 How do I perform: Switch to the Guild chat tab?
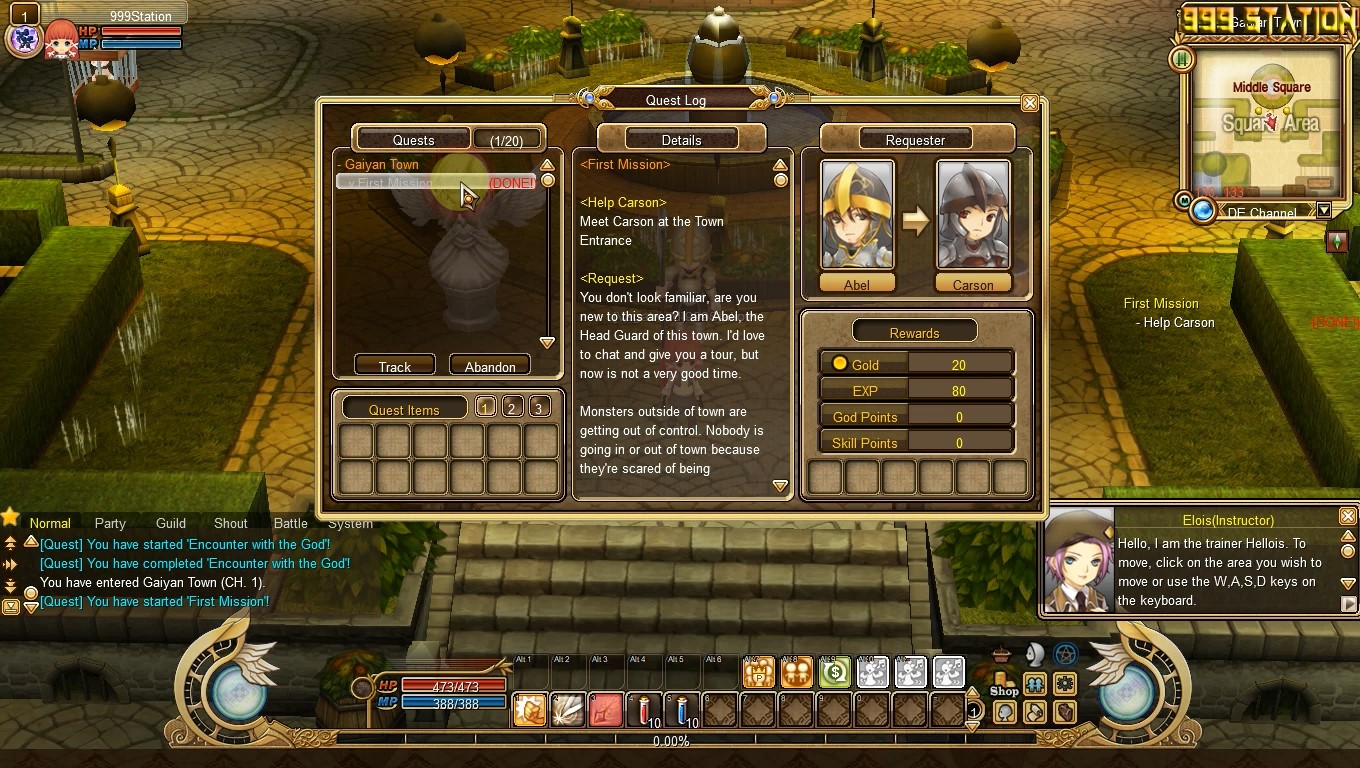coord(171,523)
